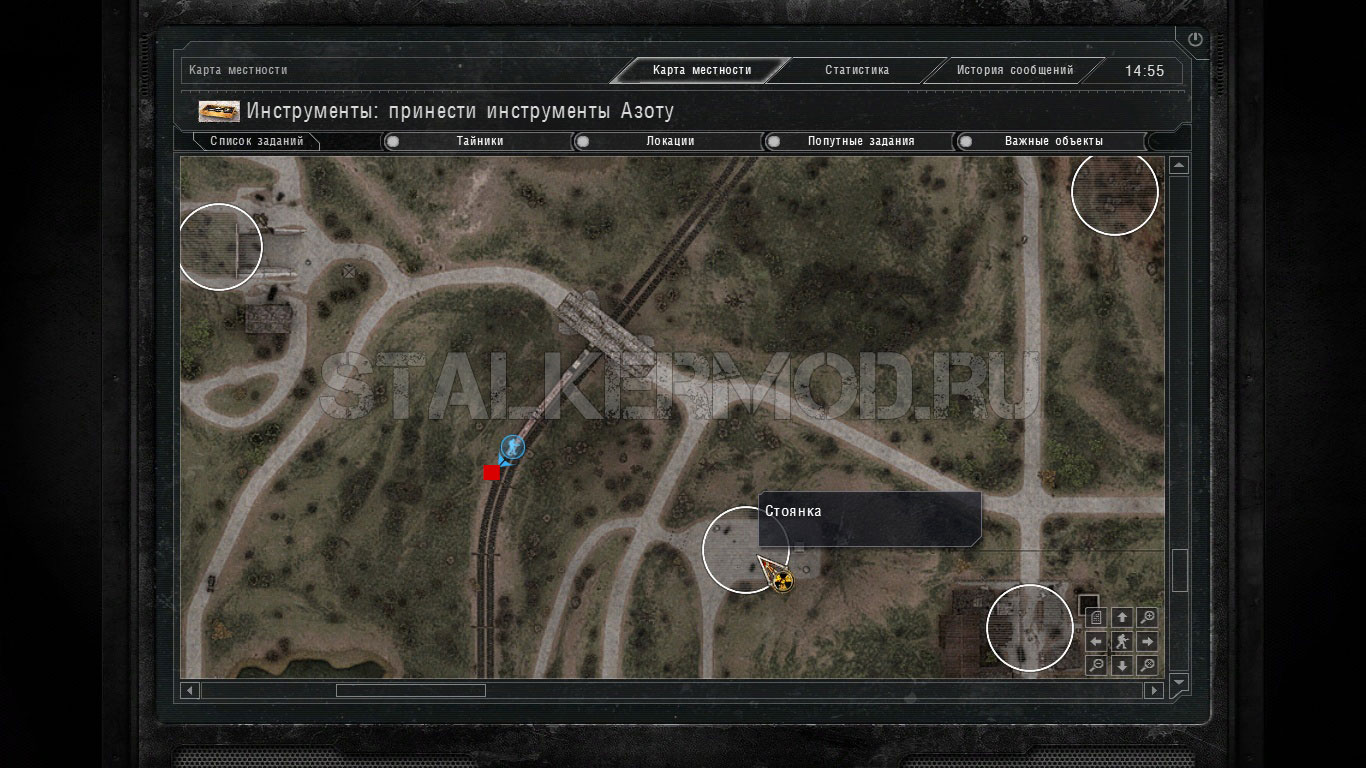The width and height of the screenshot is (1366, 768).
Task: Open the История сообщений tab
Action: (1014, 70)
